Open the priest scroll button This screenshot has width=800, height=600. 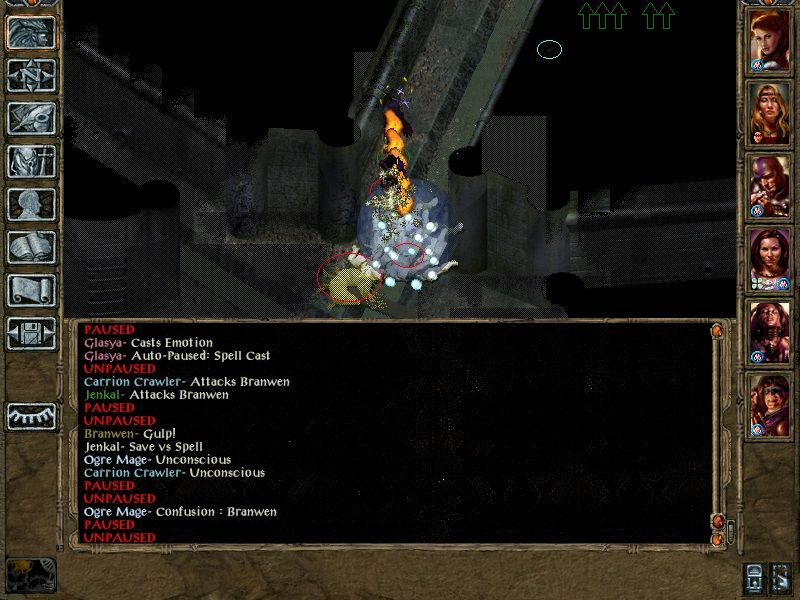31,290
